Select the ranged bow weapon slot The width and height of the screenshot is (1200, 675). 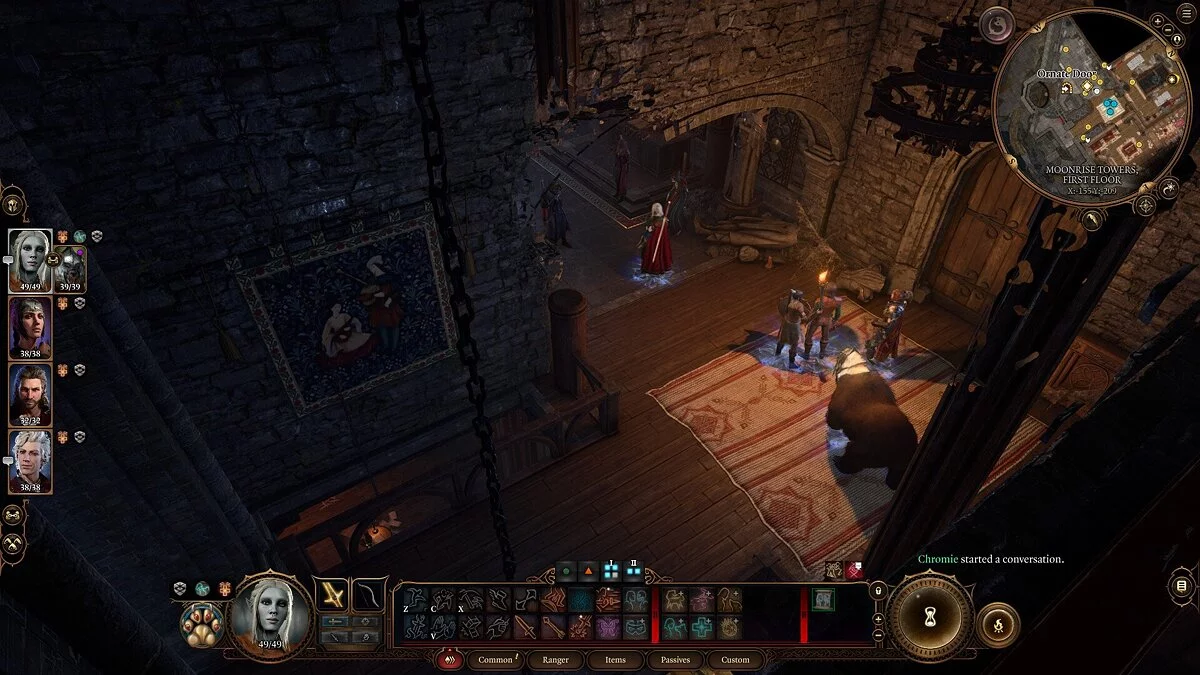point(369,594)
